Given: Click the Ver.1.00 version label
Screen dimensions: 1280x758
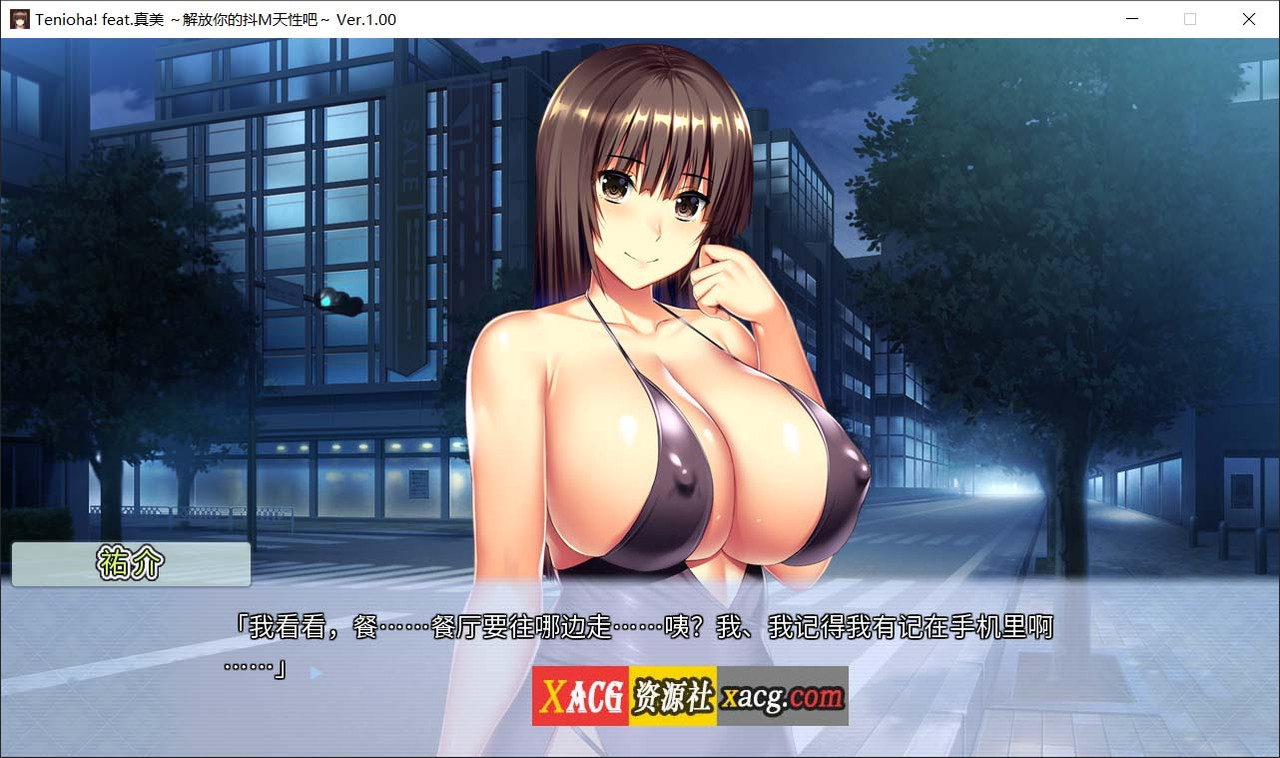Looking at the screenshot, I should 368,19.
